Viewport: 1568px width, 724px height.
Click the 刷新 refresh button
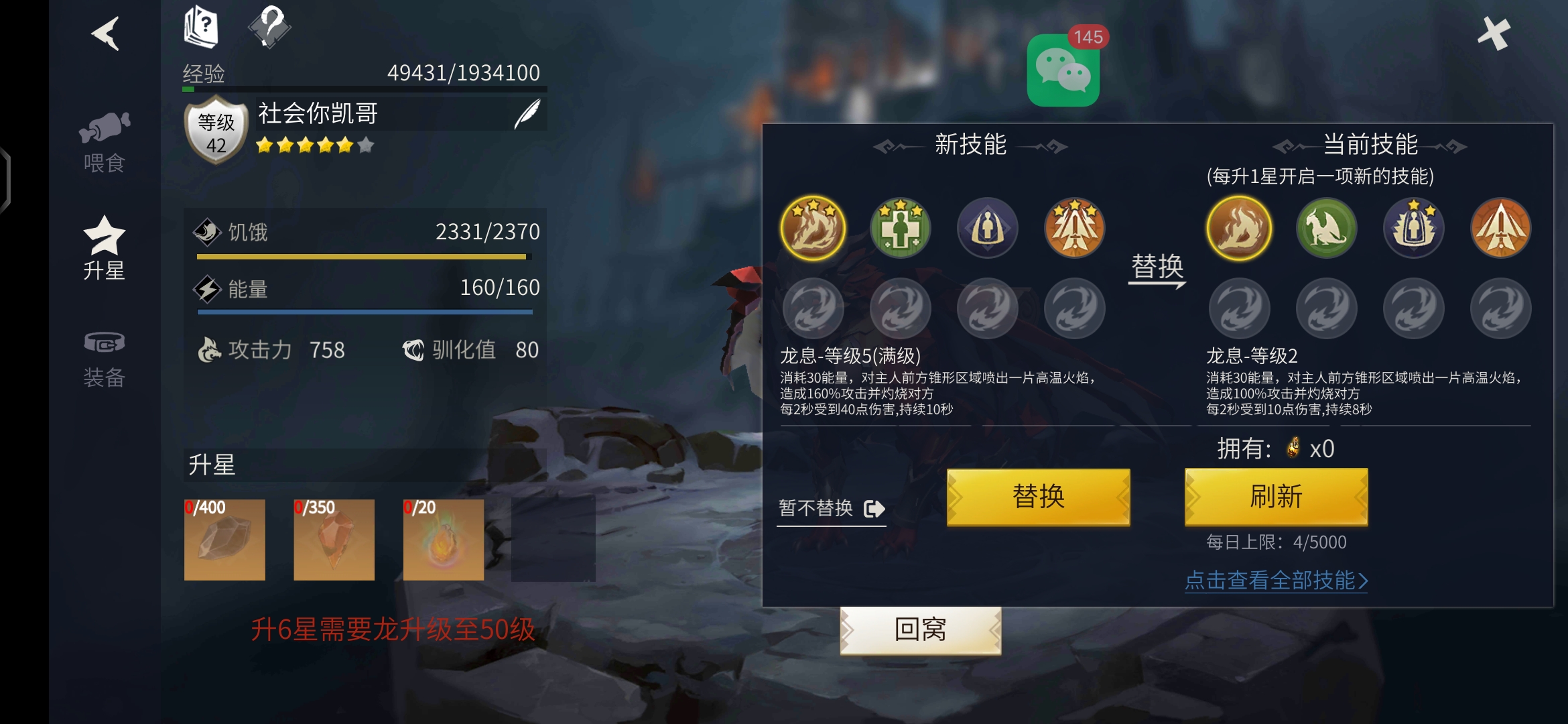[x=1276, y=497]
